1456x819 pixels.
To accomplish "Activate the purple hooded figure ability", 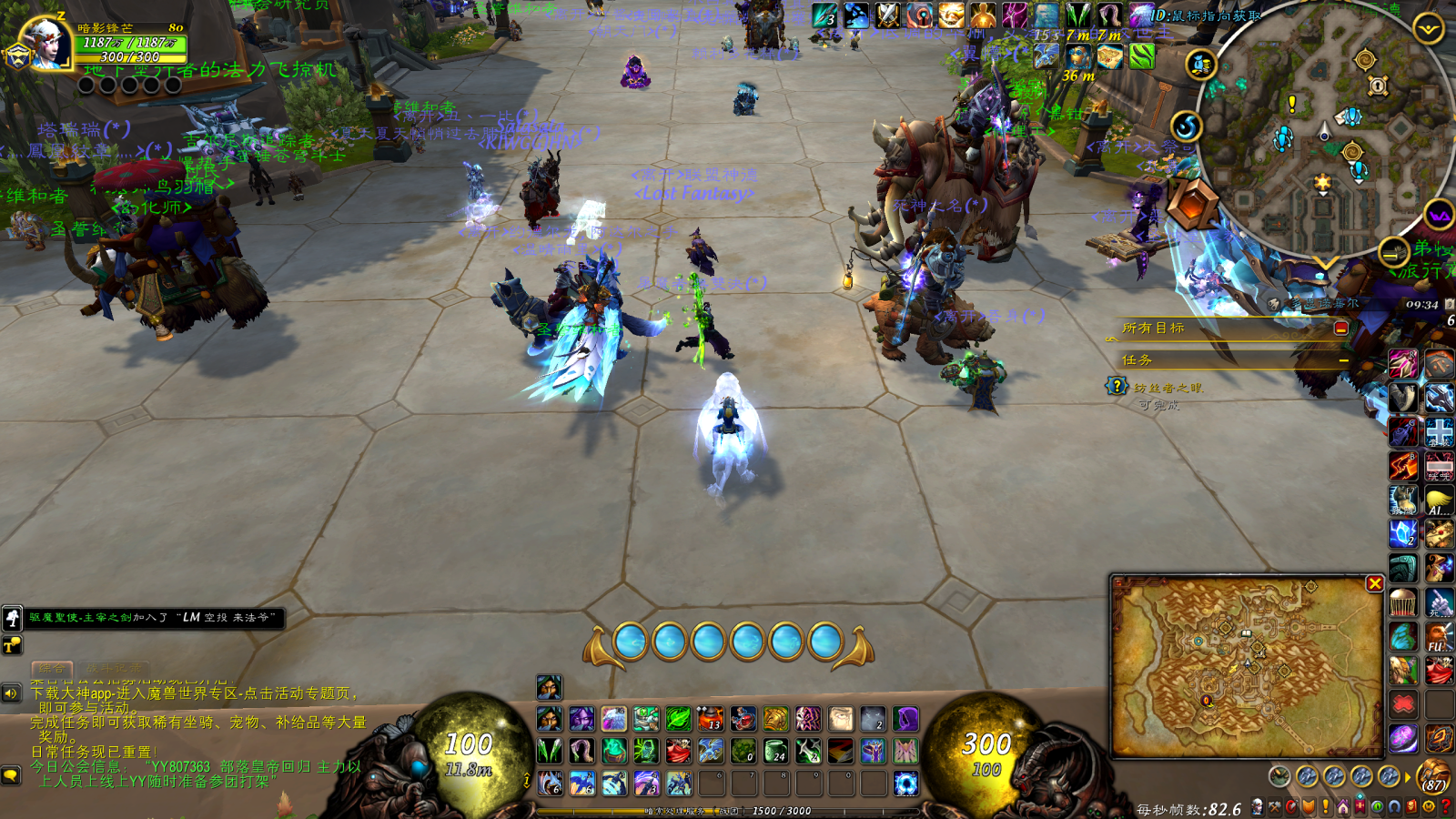I will [905, 719].
